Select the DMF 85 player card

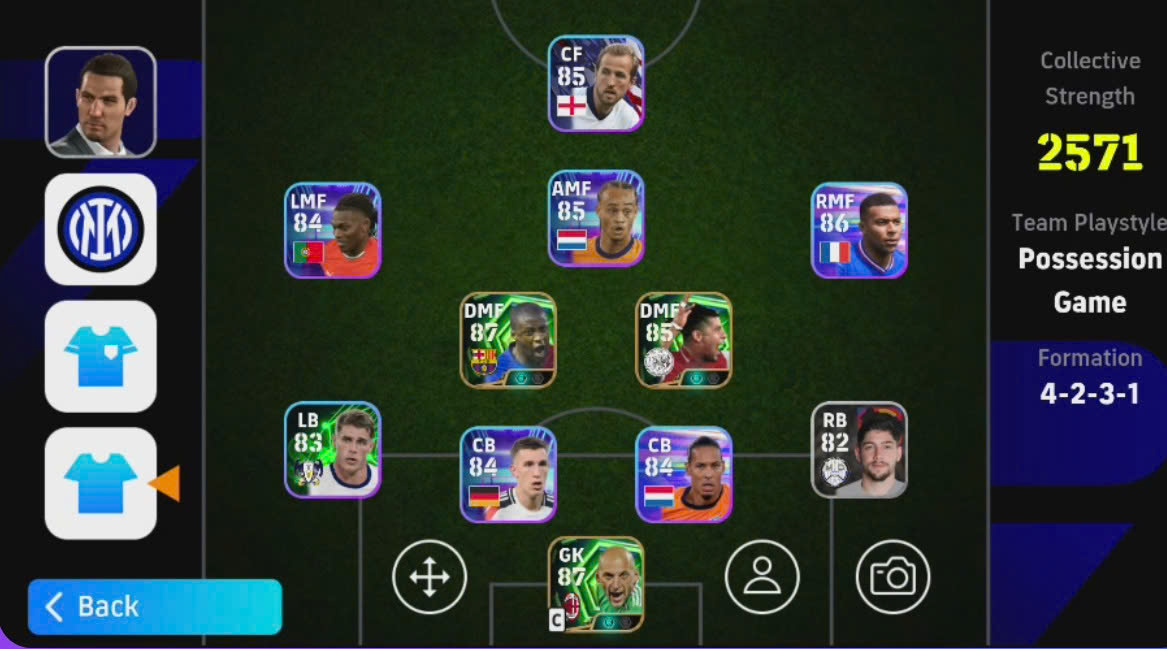(684, 340)
